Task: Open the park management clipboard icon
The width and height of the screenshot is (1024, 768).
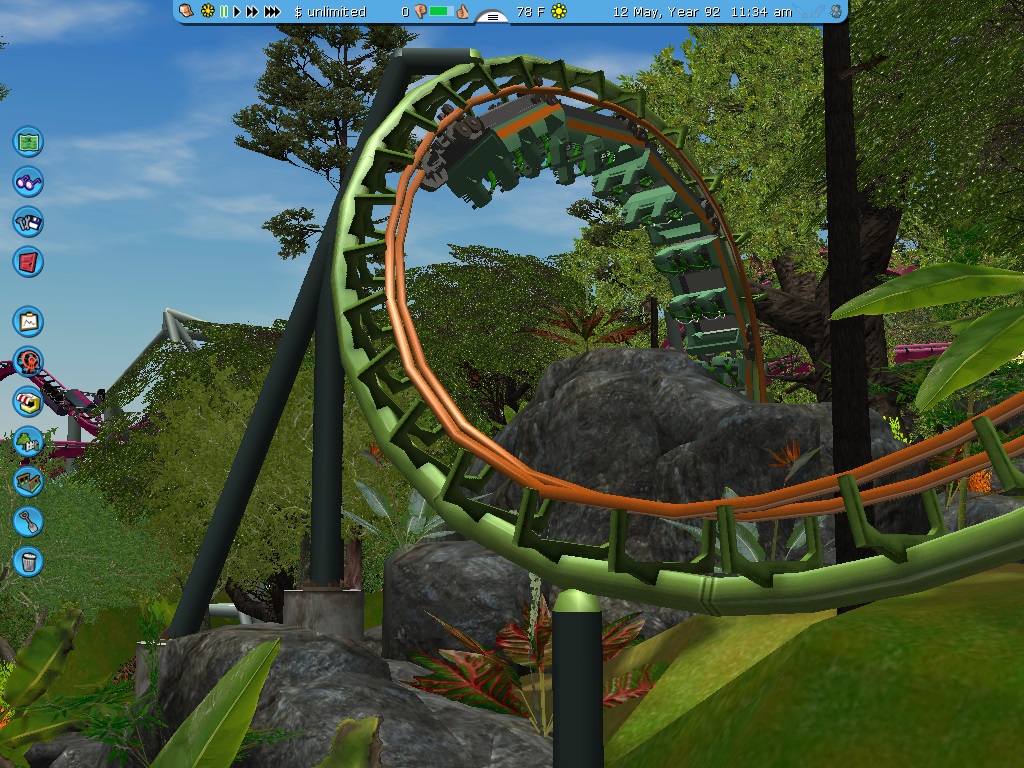Action: tap(28, 321)
